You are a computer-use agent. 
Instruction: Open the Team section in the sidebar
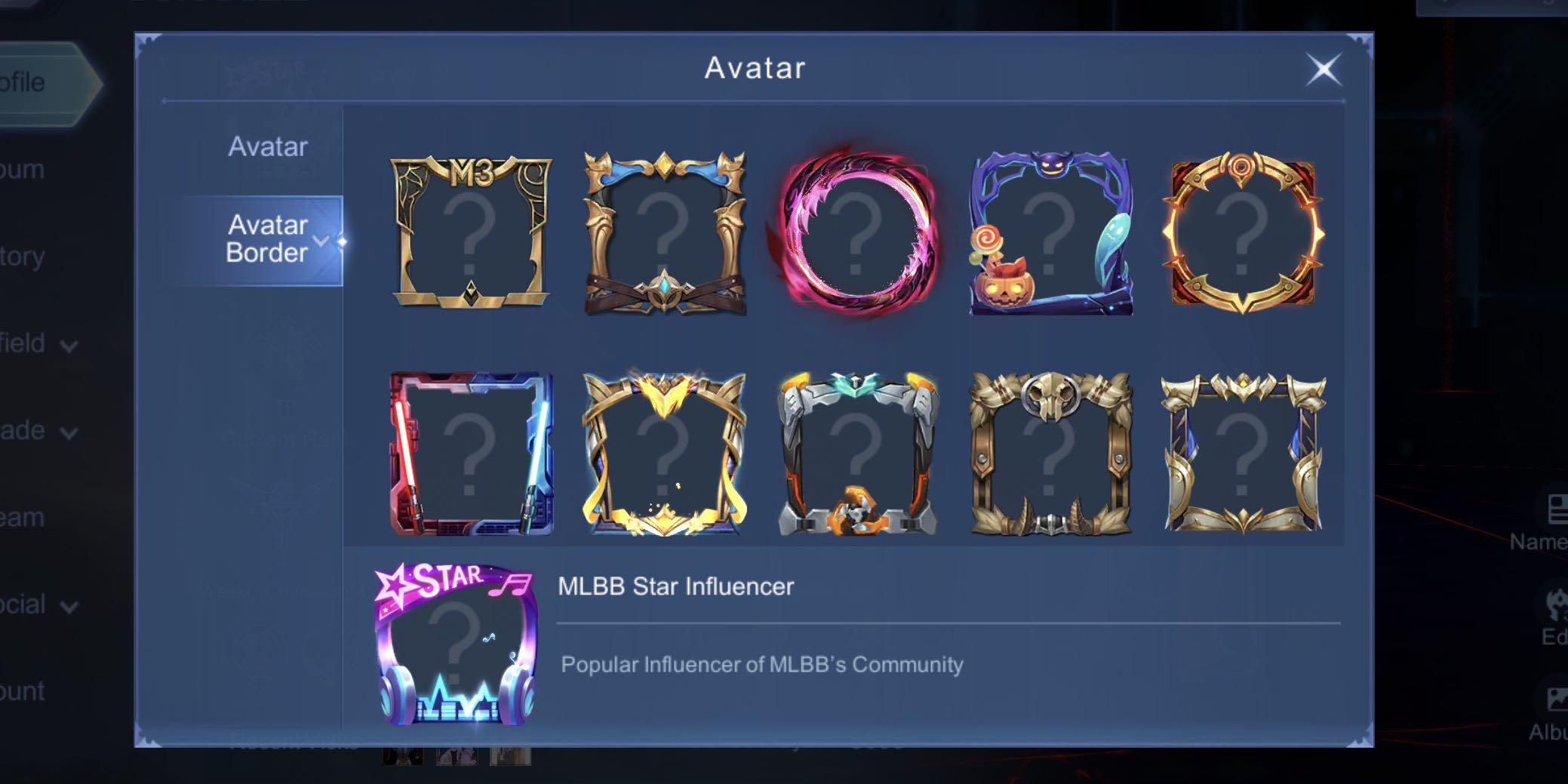click(23, 517)
